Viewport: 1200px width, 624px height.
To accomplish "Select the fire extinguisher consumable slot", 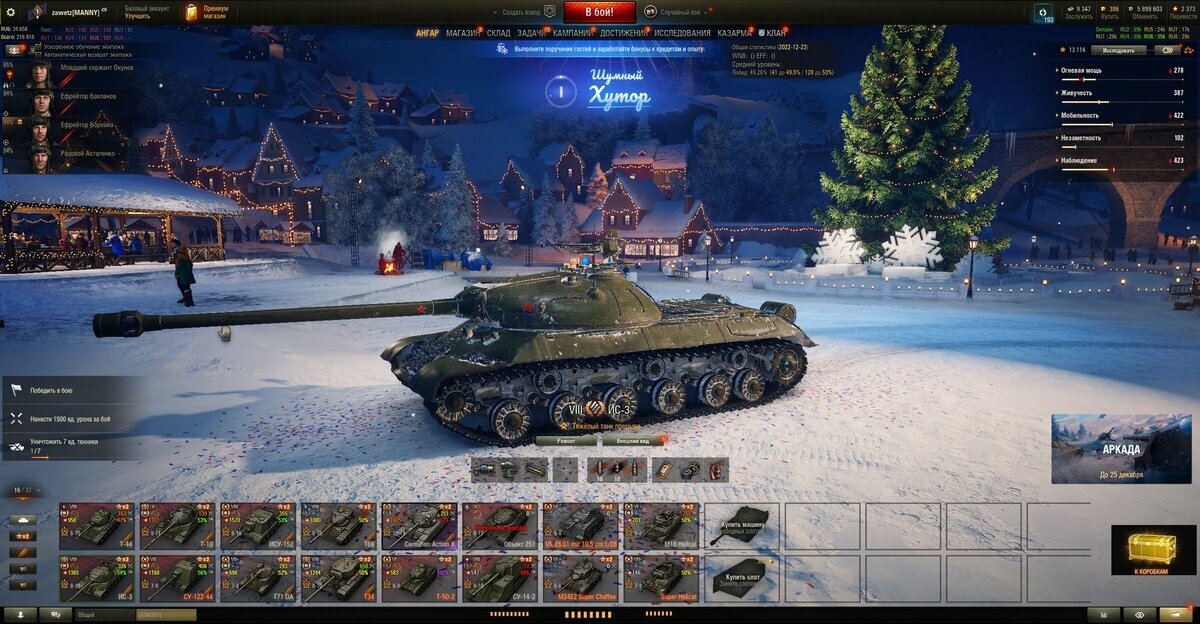I will 716,470.
